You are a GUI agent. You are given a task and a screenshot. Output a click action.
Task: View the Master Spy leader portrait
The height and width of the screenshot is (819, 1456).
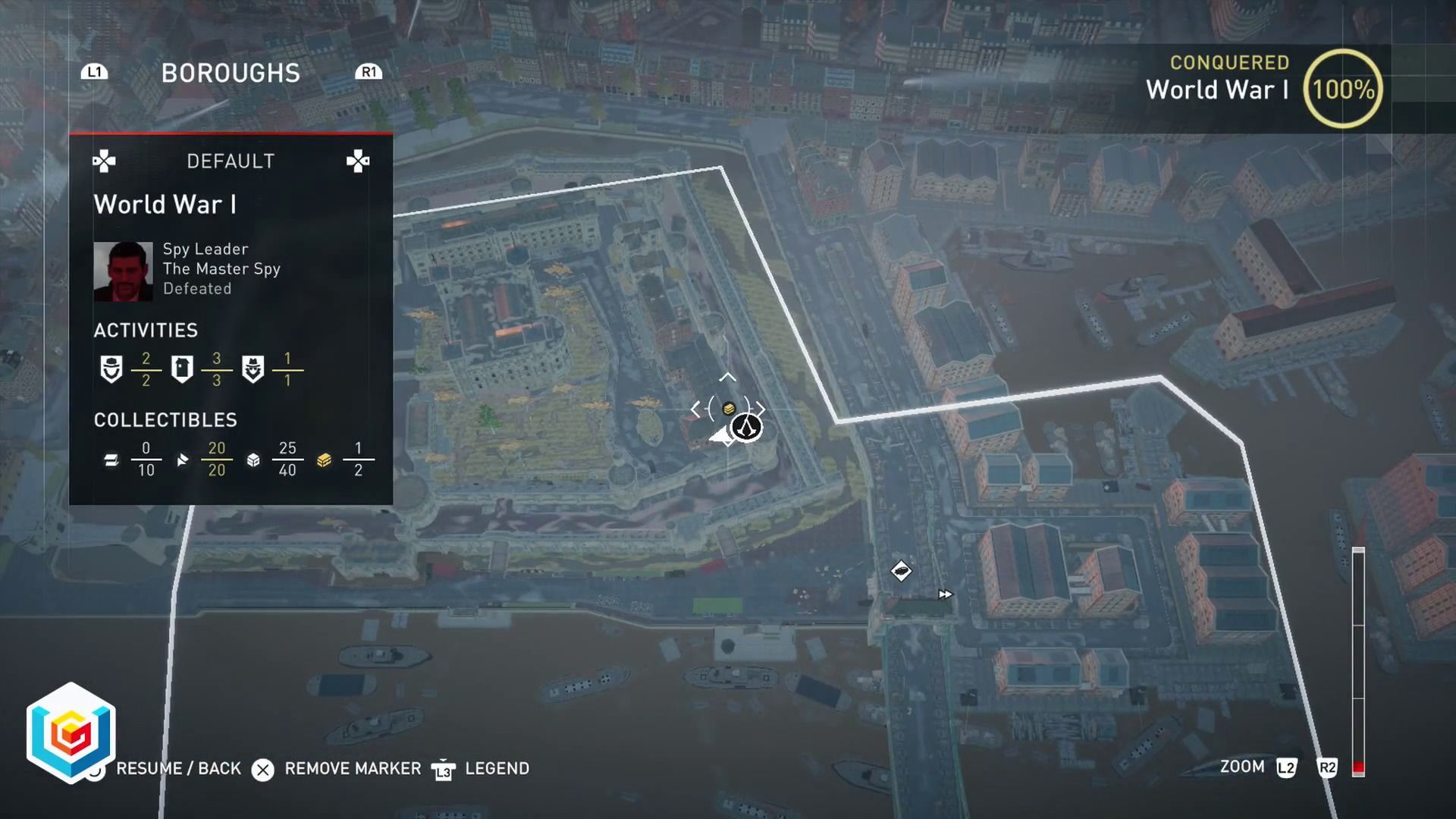tap(123, 271)
